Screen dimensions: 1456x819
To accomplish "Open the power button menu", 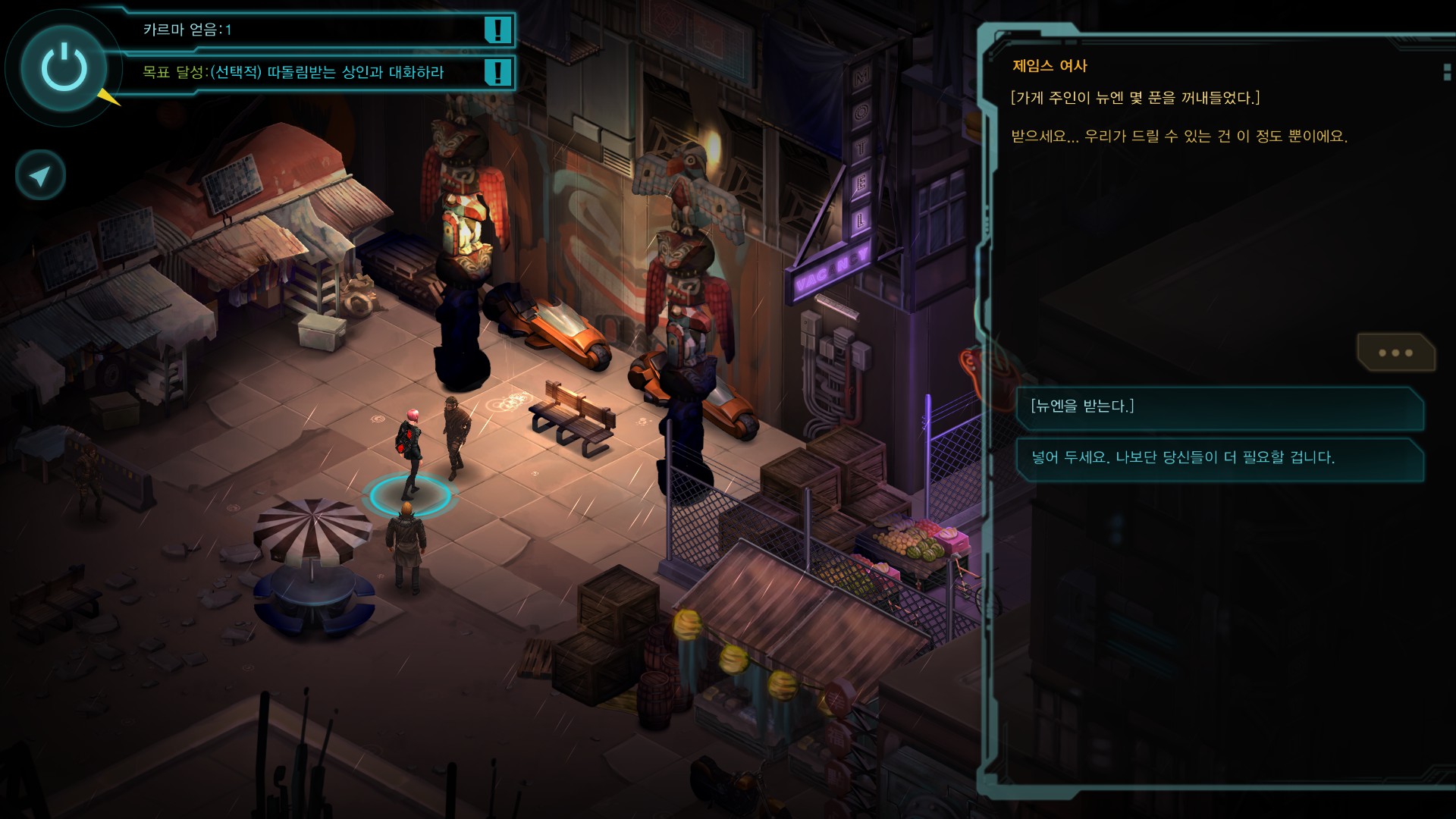I will [x=64, y=68].
